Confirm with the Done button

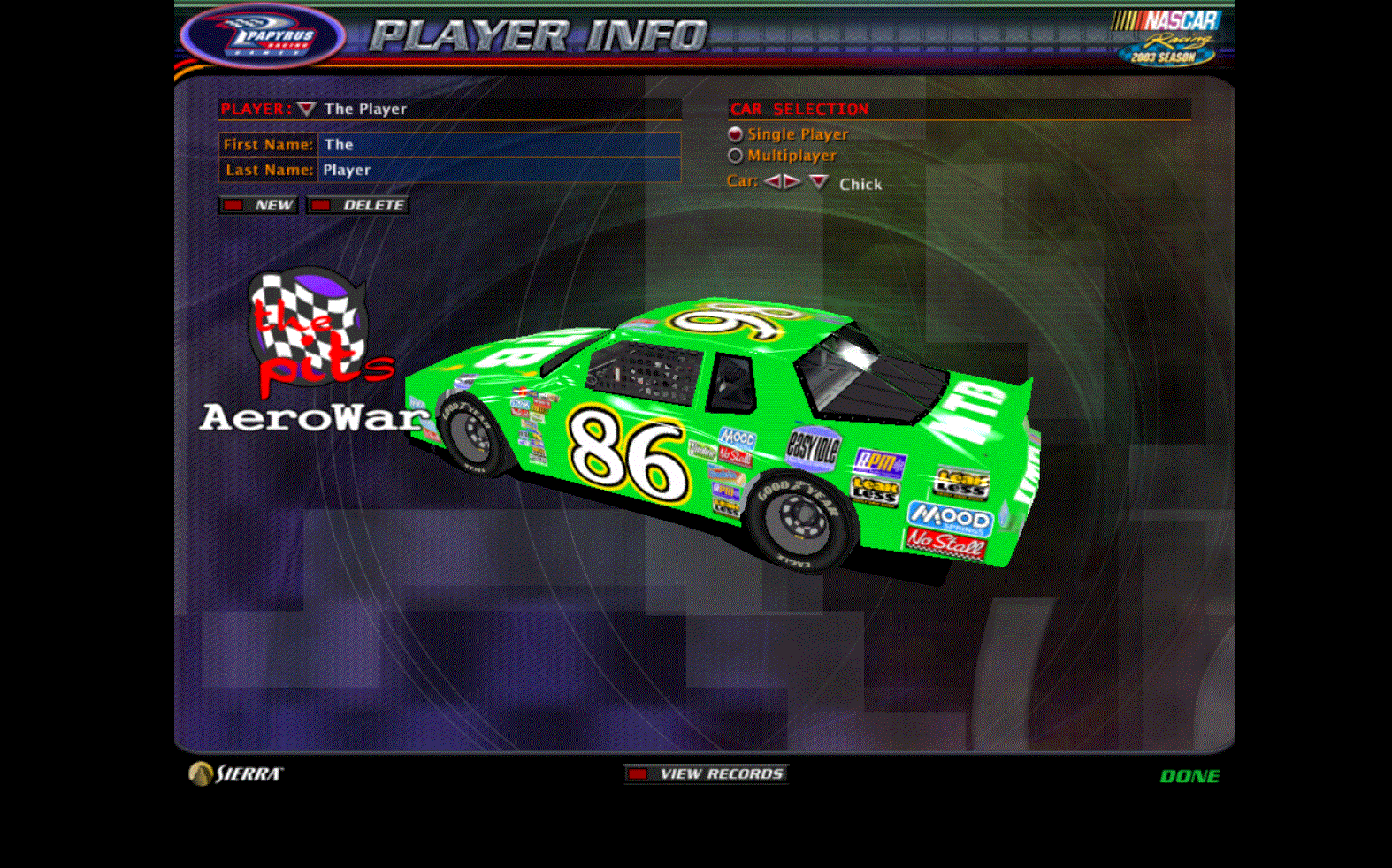click(1189, 776)
